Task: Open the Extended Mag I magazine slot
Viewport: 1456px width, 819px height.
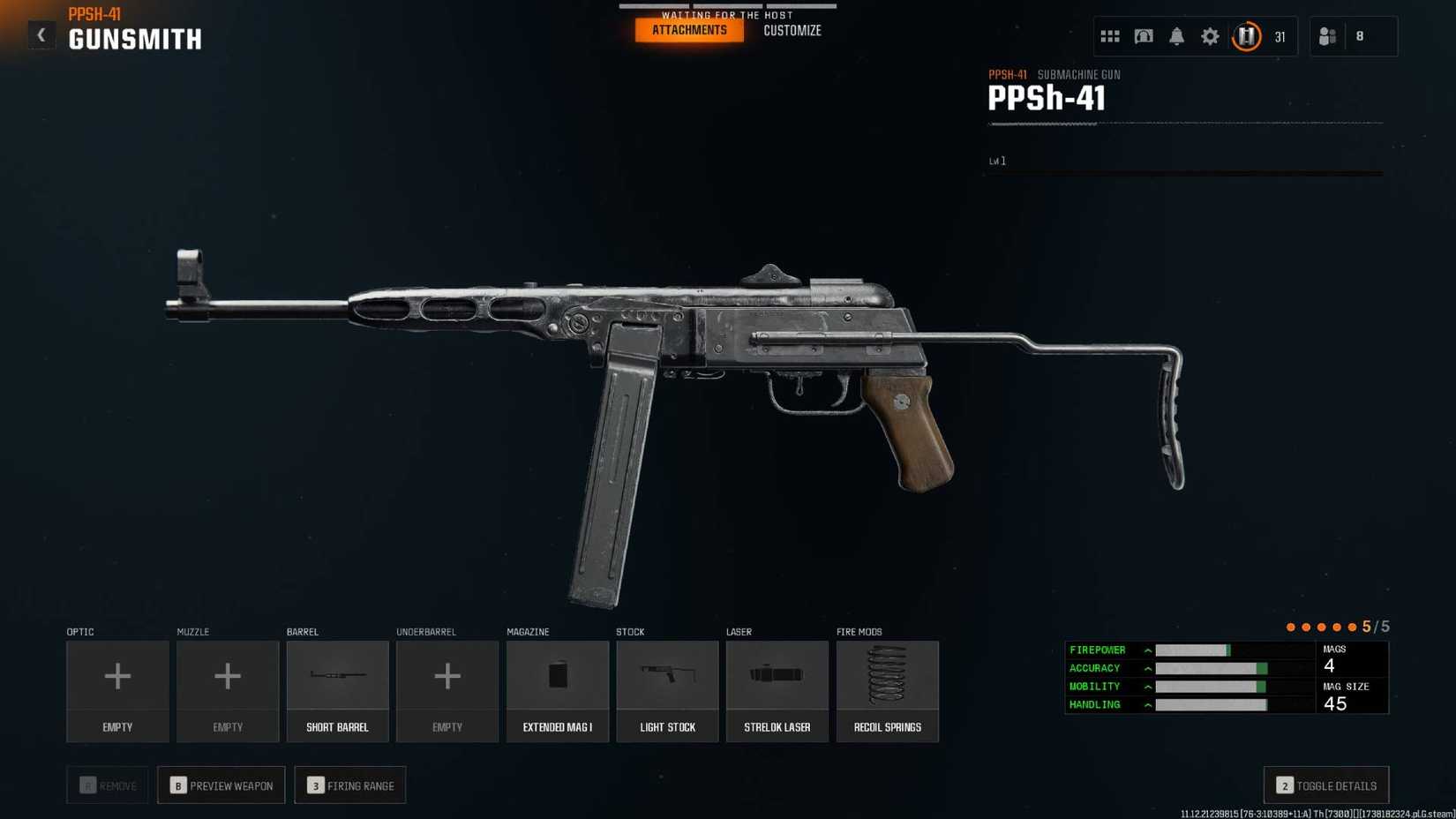Action: (557, 691)
